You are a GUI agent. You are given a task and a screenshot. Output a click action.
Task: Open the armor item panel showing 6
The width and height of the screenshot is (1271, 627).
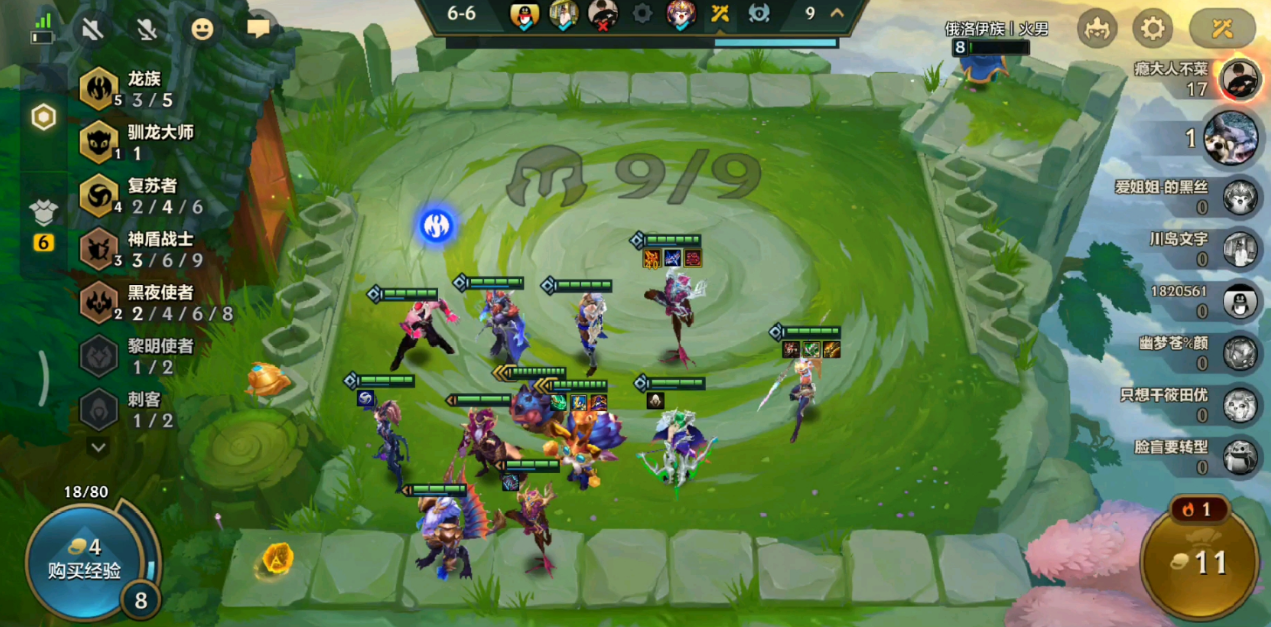click(x=44, y=222)
